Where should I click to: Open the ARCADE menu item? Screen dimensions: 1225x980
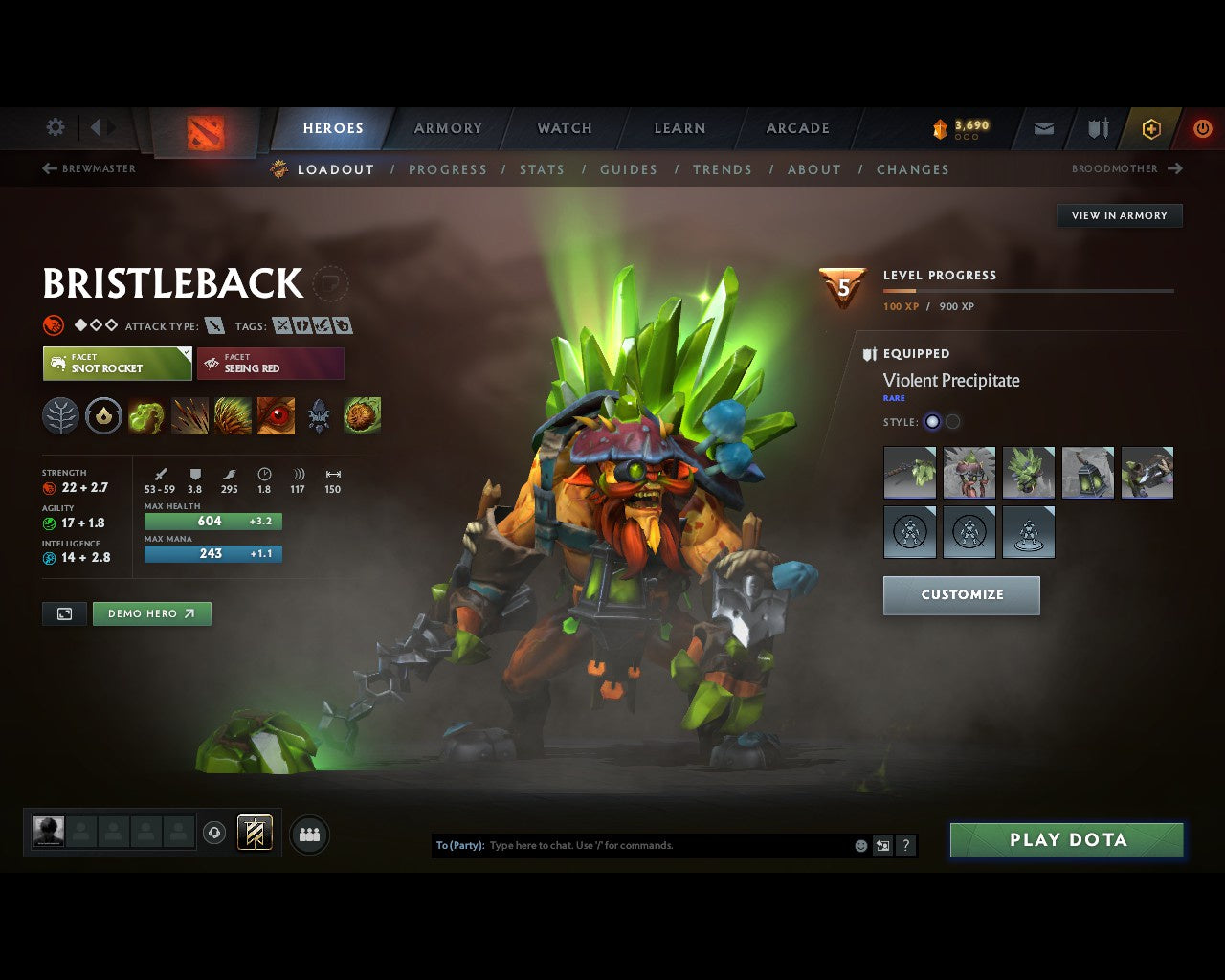(x=797, y=128)
